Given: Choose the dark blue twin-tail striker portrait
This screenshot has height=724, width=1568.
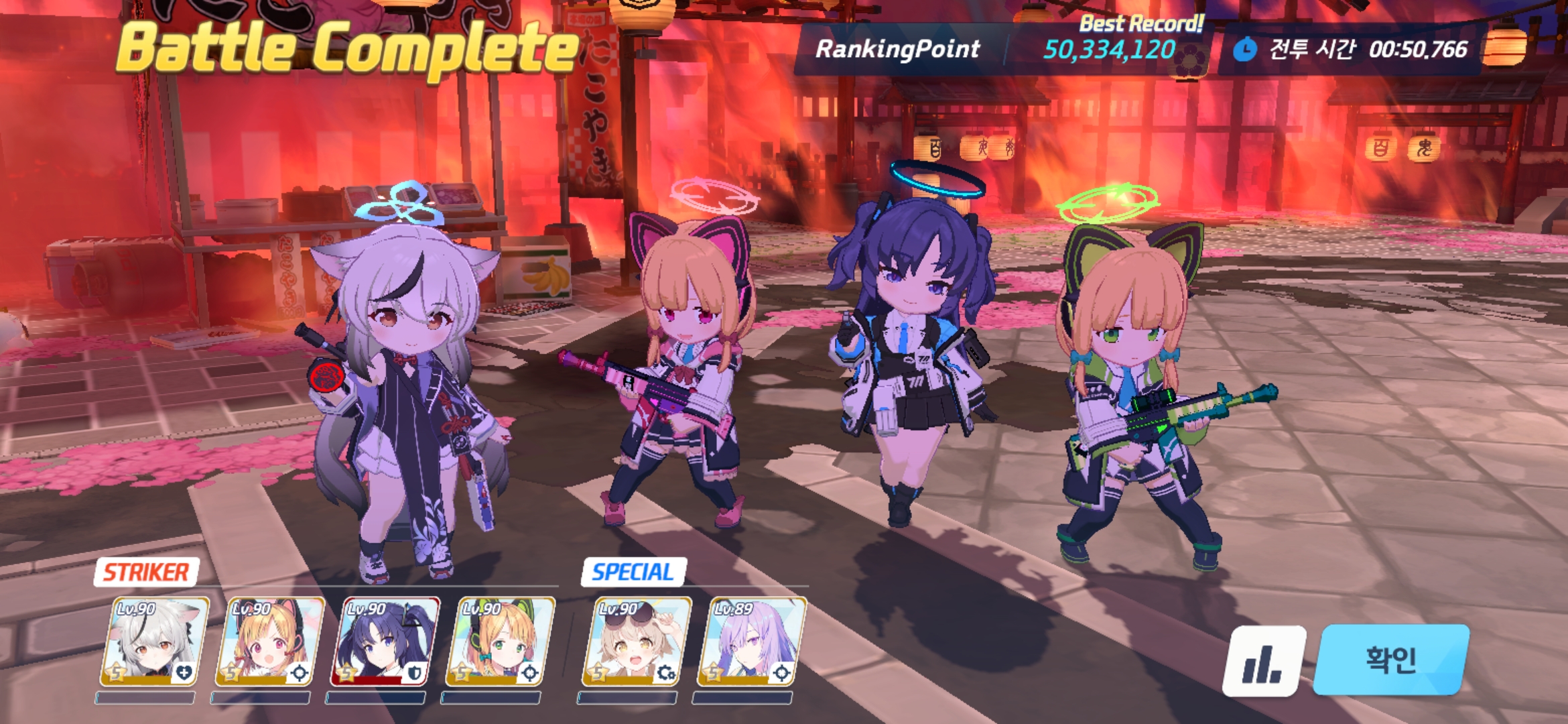Looking at the screenshot, I should pos(385,642).
